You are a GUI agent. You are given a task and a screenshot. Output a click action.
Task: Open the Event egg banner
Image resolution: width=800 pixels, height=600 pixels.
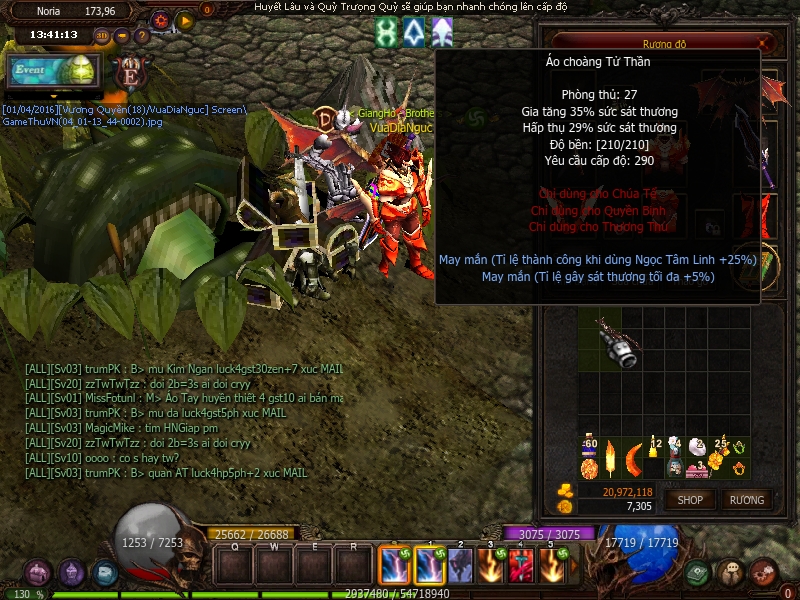point(50,70)
